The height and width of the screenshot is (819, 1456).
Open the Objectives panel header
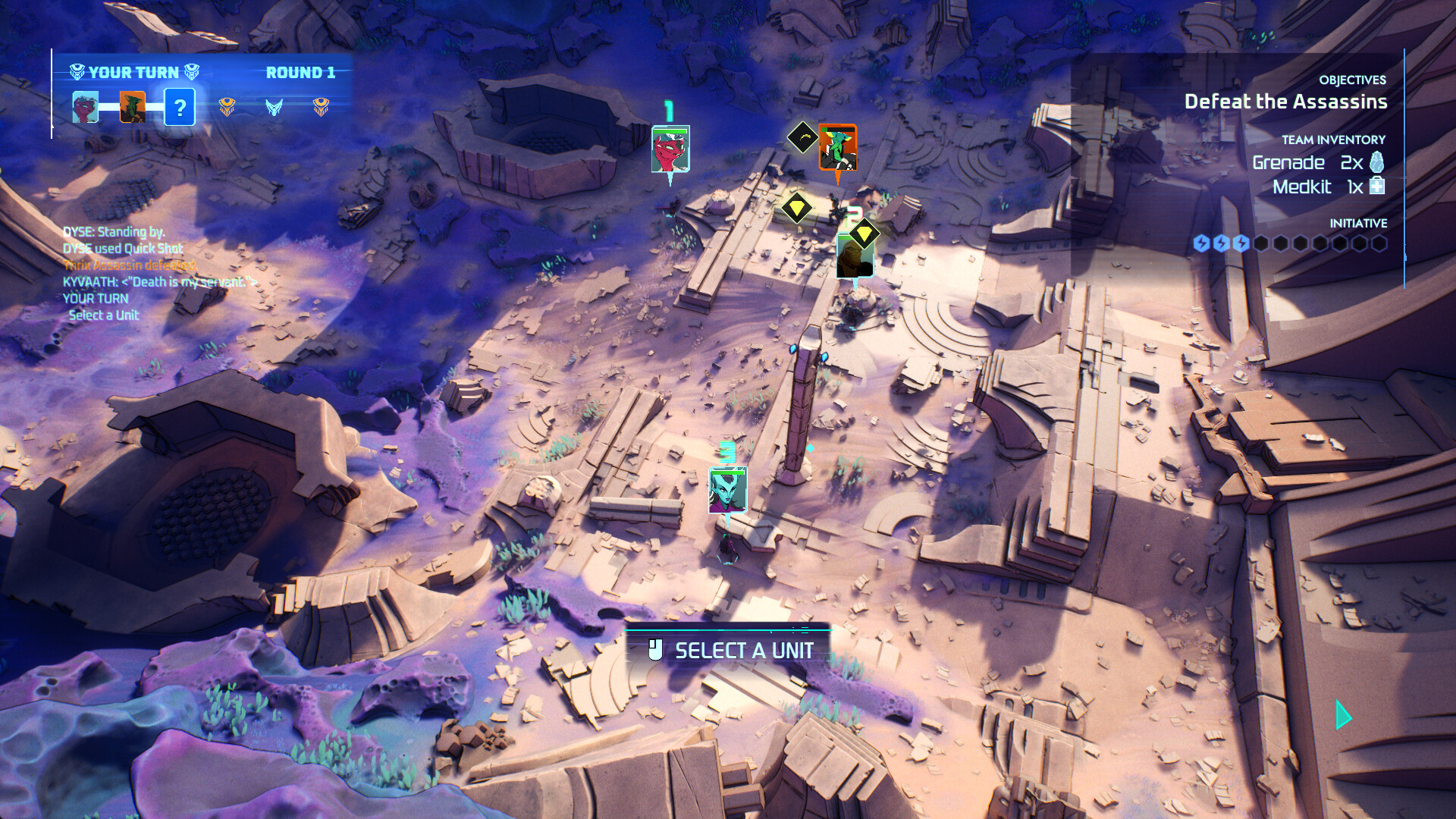(1351, 81)
